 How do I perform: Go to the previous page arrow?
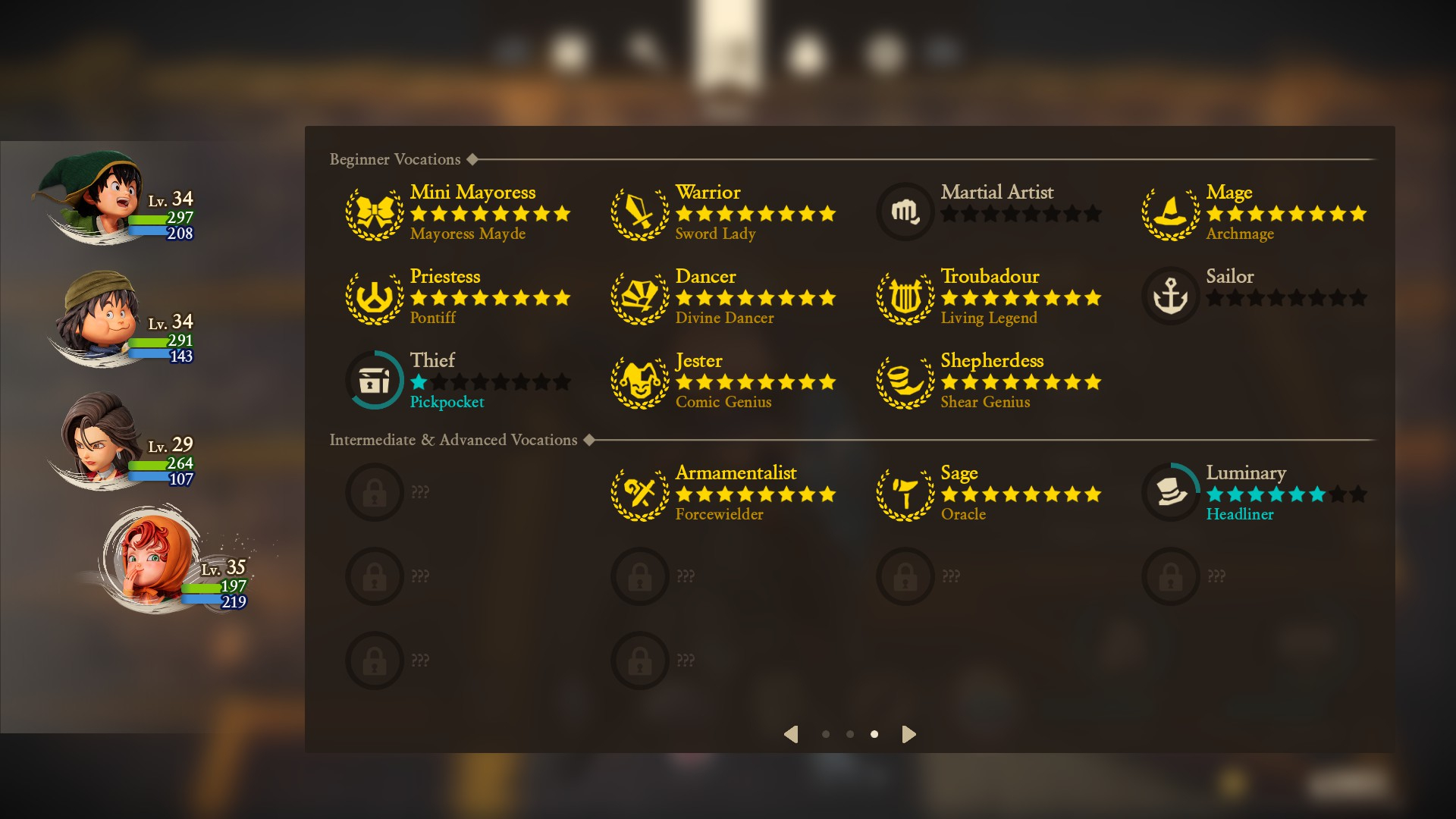click(x=791, y=734)
